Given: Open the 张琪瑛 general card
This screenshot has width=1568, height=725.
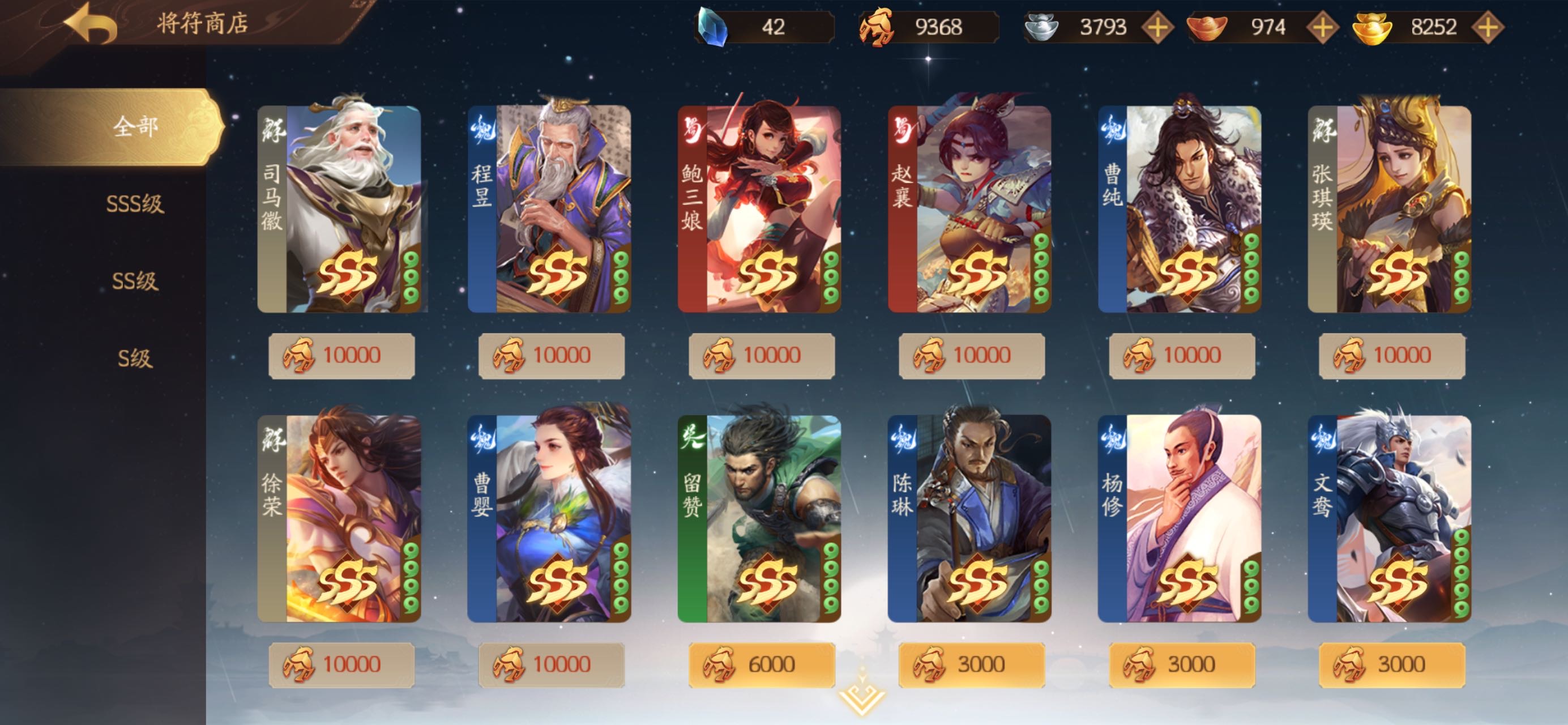Looking at the screenshot, I should 1390,209.
